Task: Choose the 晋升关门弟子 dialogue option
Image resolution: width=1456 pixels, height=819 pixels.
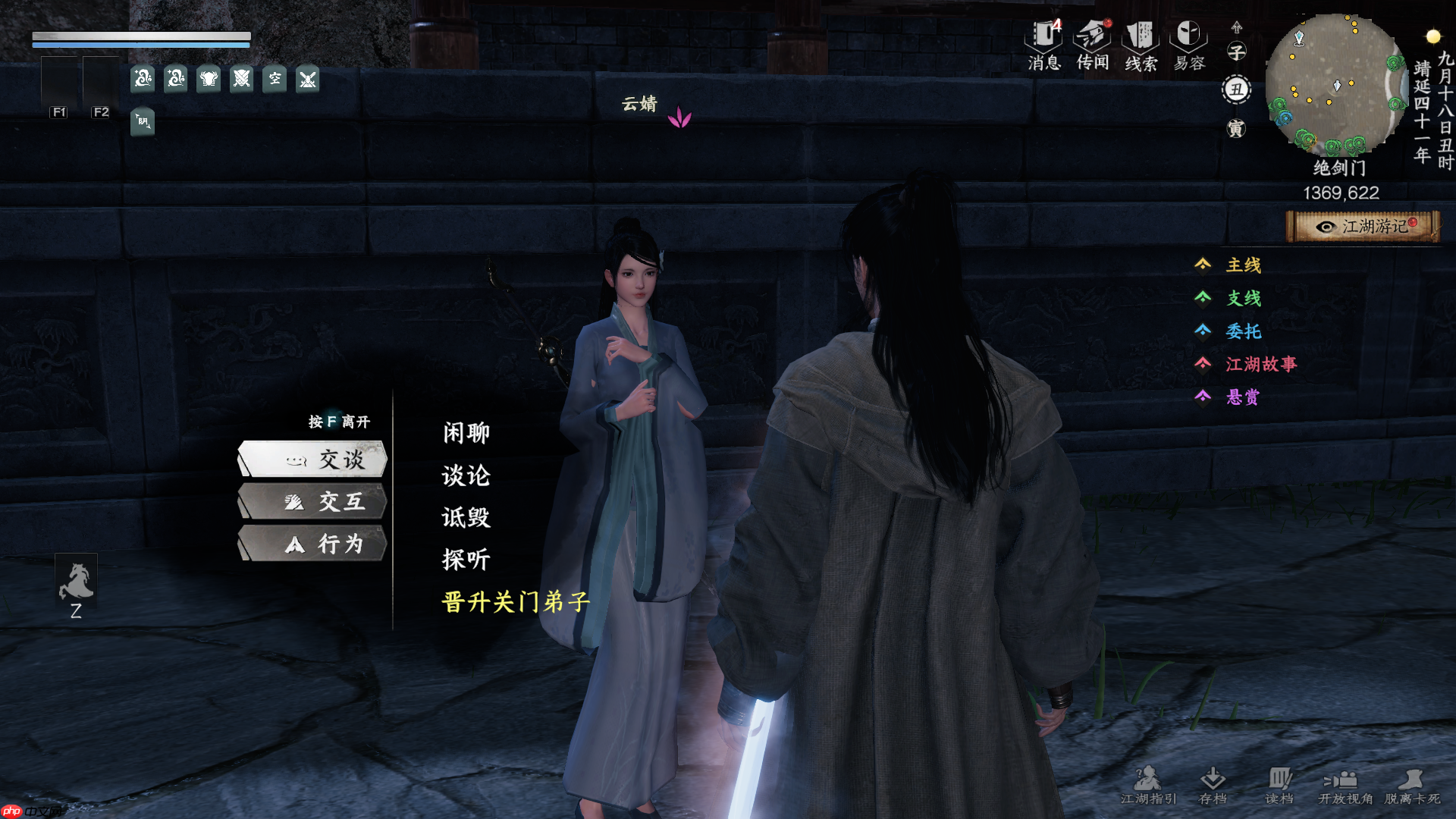Action: [x=514, y=601]
